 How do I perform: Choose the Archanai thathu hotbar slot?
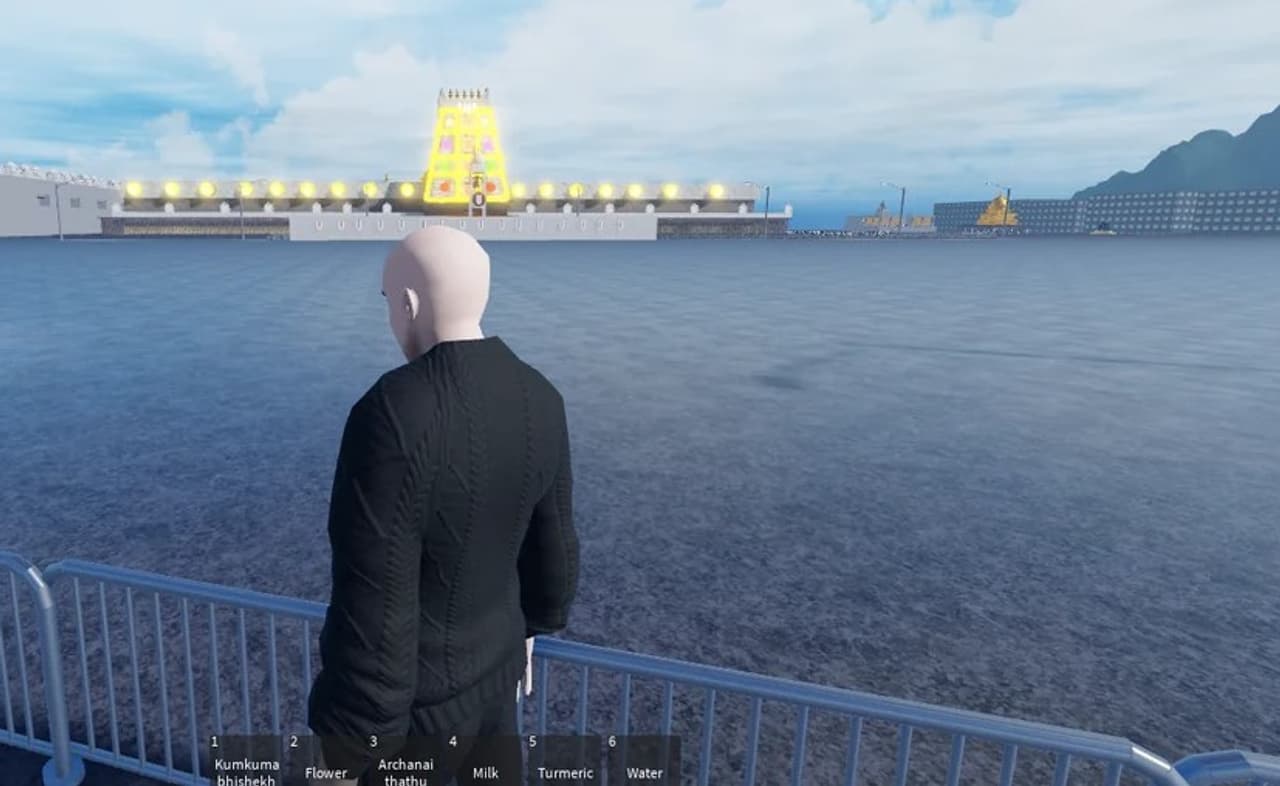(405, 762)
